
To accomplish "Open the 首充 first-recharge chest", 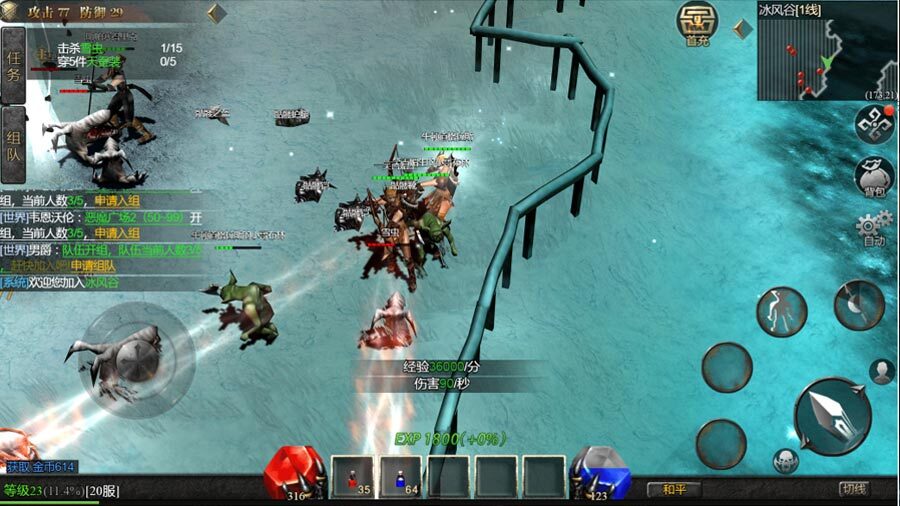I will [x=697, y=23].
